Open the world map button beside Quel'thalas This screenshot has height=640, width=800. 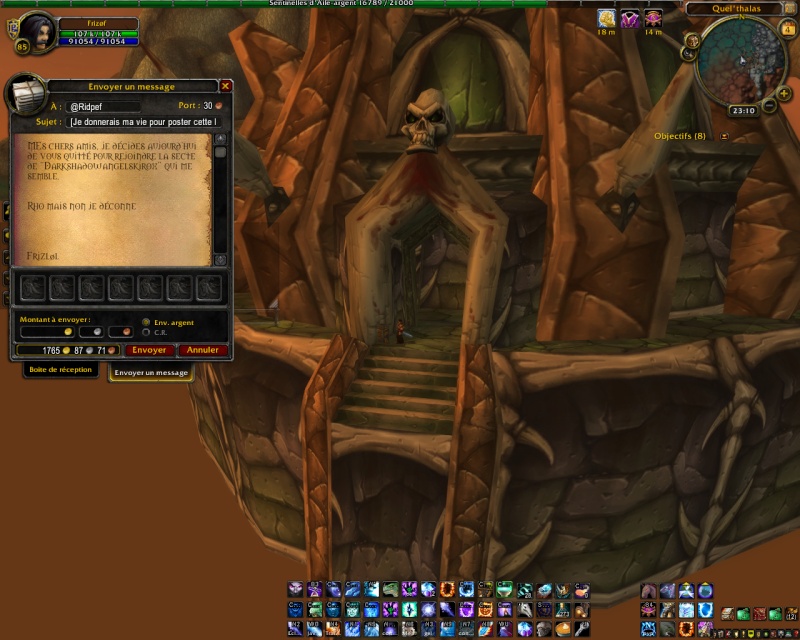click(790, 9)
